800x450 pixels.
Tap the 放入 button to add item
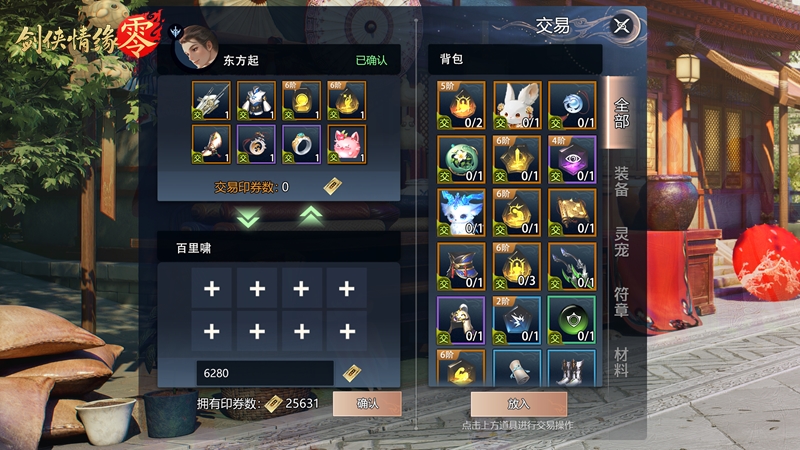pyautogui.click(x=518, y=404)
